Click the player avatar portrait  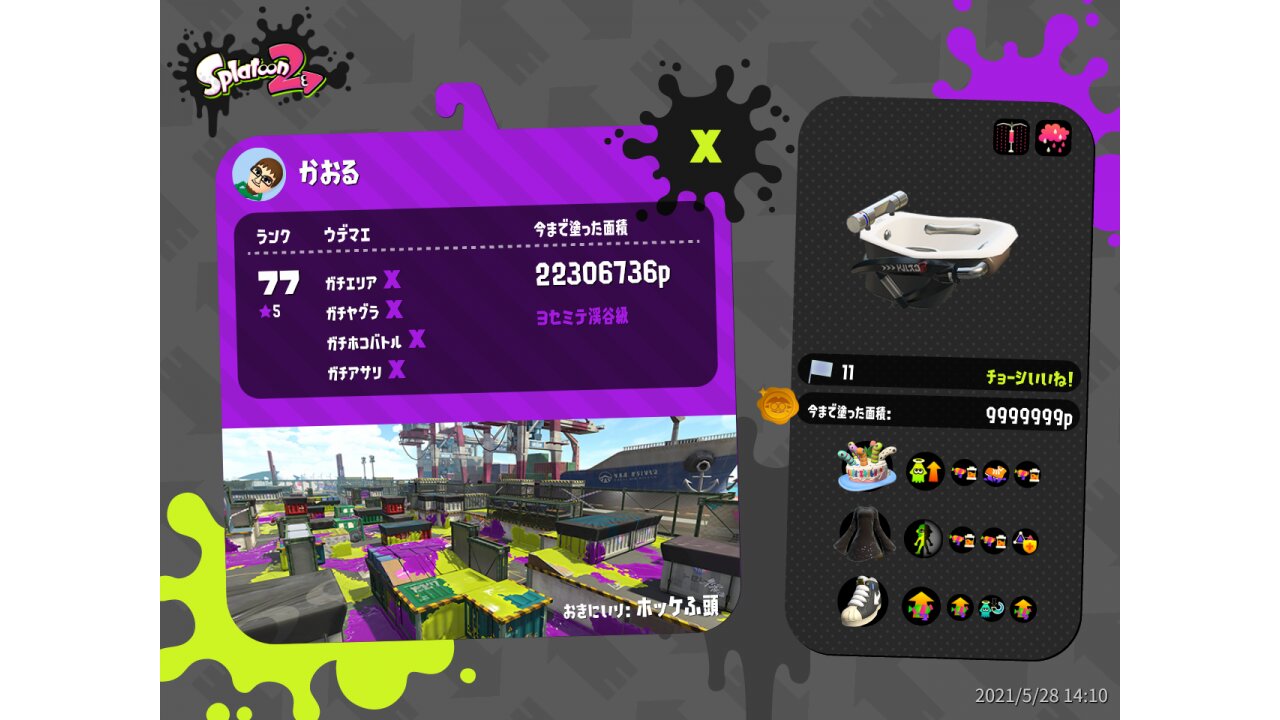click(x=258, y=175)
